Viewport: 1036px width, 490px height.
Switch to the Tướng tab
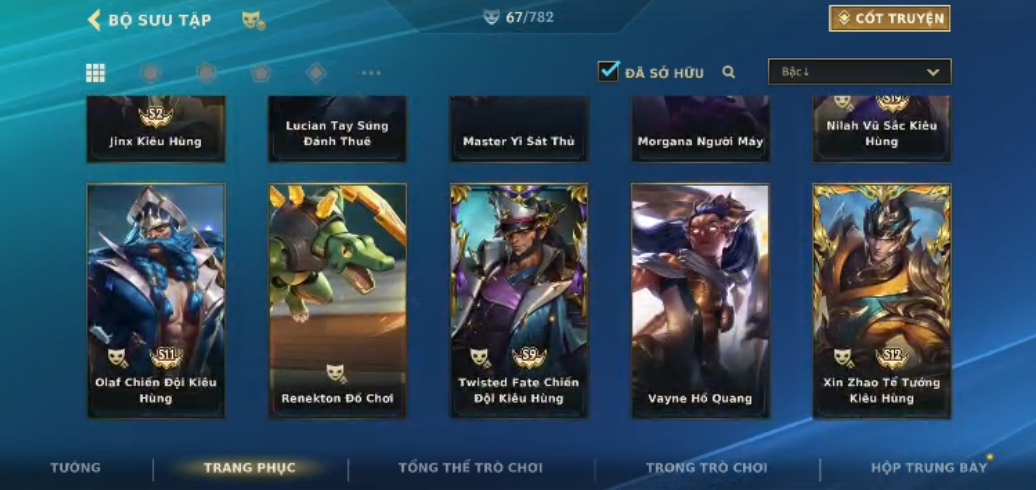[x=76, y=468]
